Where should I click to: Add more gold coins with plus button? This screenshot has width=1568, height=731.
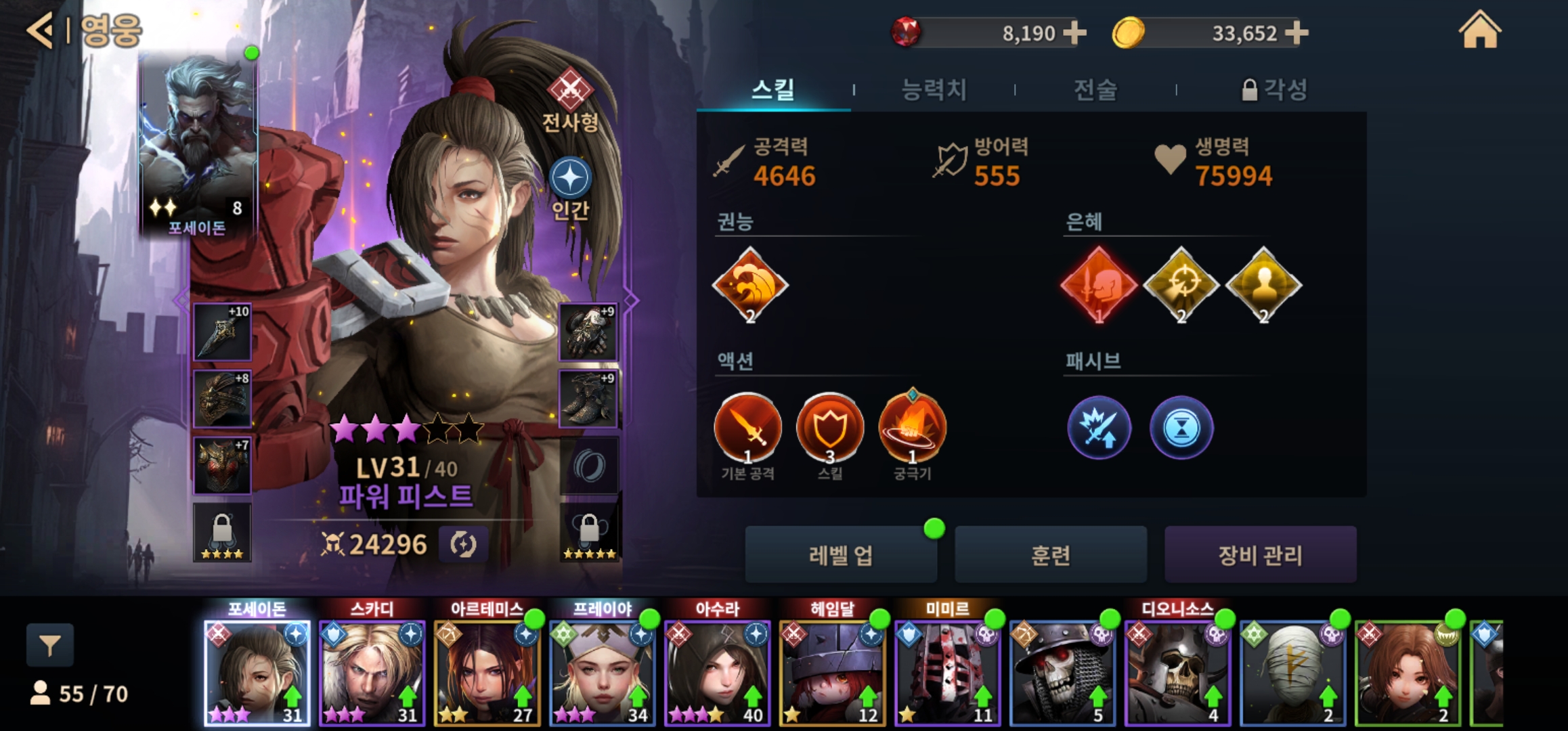click(x=1296, y=32)
